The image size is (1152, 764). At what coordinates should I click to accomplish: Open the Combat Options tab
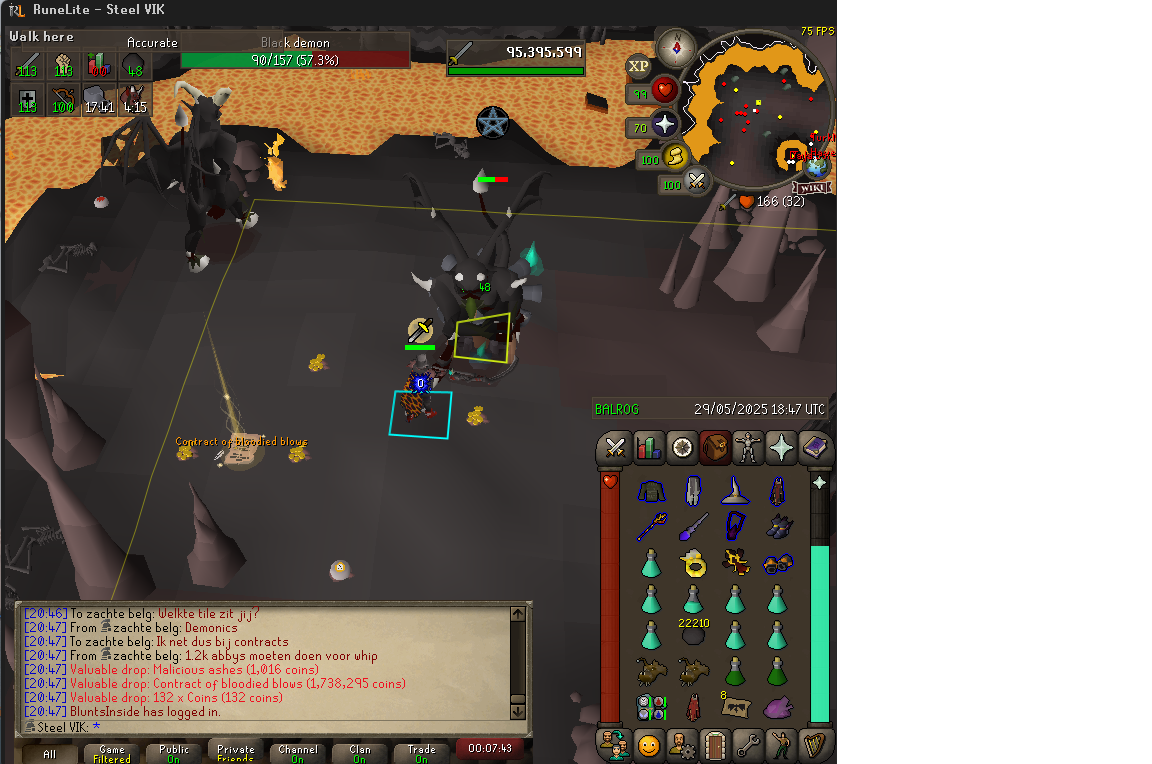pos(615,448)
